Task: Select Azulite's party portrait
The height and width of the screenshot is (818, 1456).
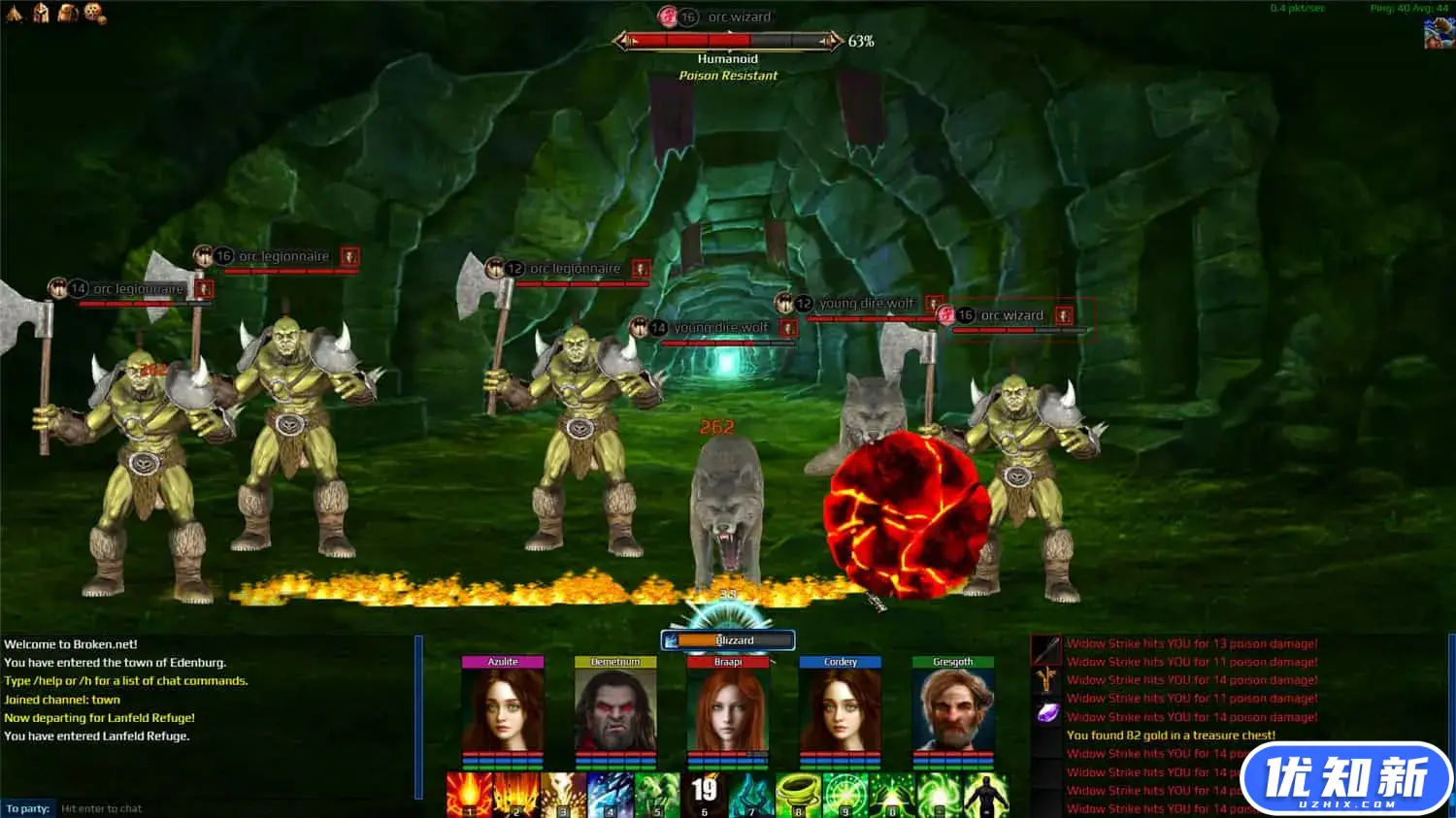Action: [x=503, y=708]
